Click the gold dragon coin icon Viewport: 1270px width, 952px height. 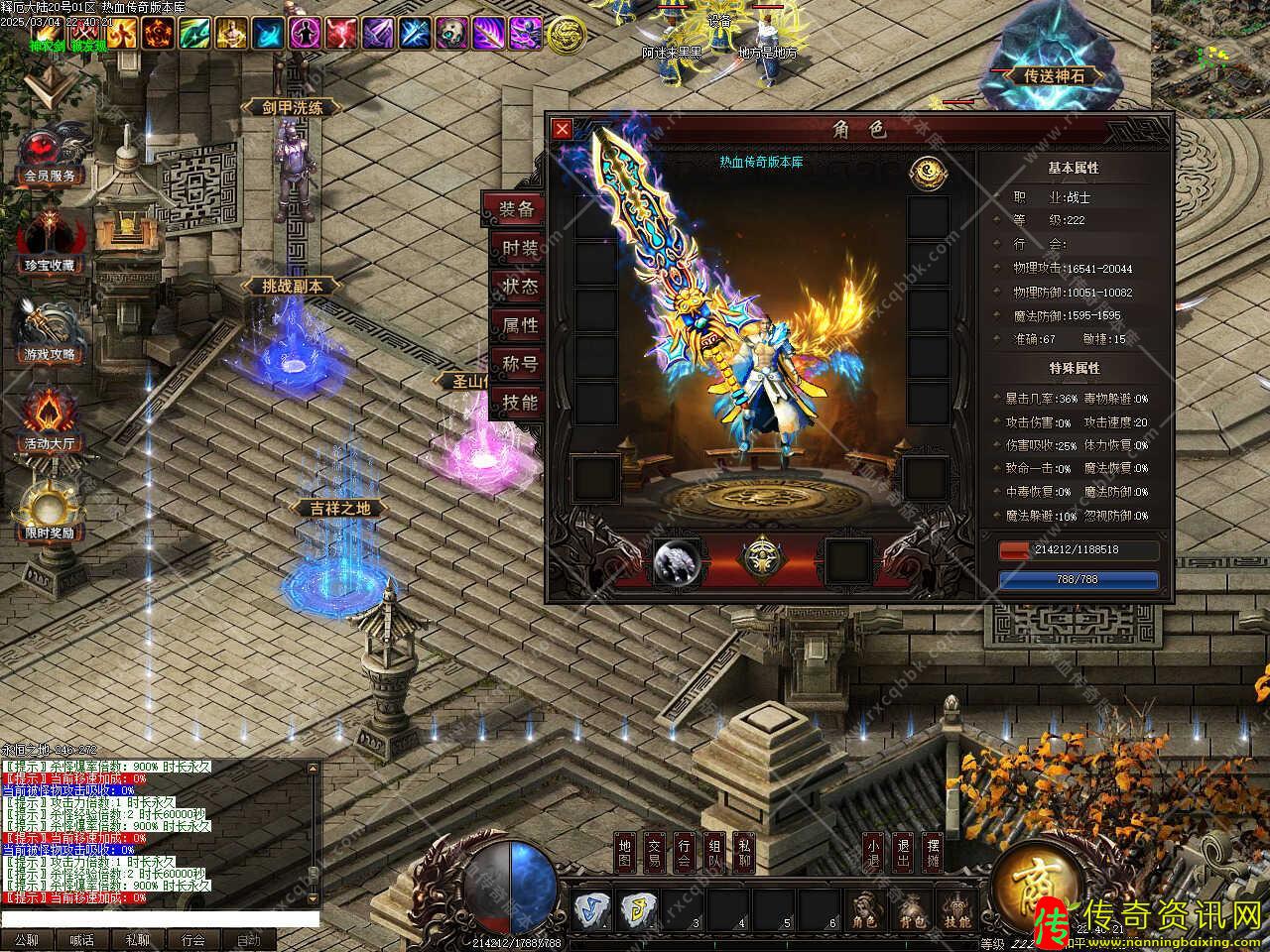pos(566,35)
